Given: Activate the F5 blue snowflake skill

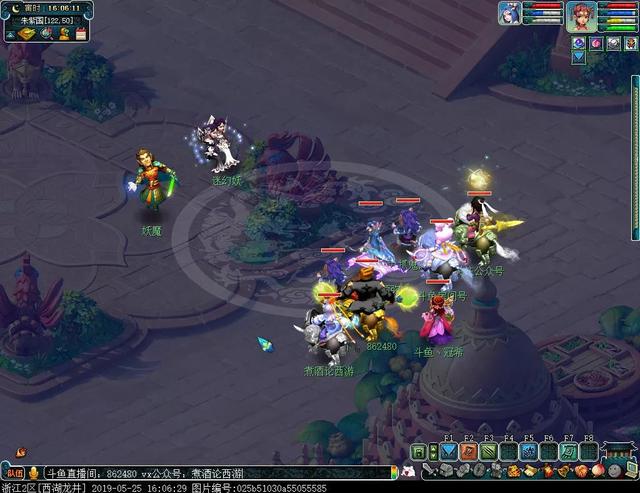Looking at the screenshot, I should 528,451.
